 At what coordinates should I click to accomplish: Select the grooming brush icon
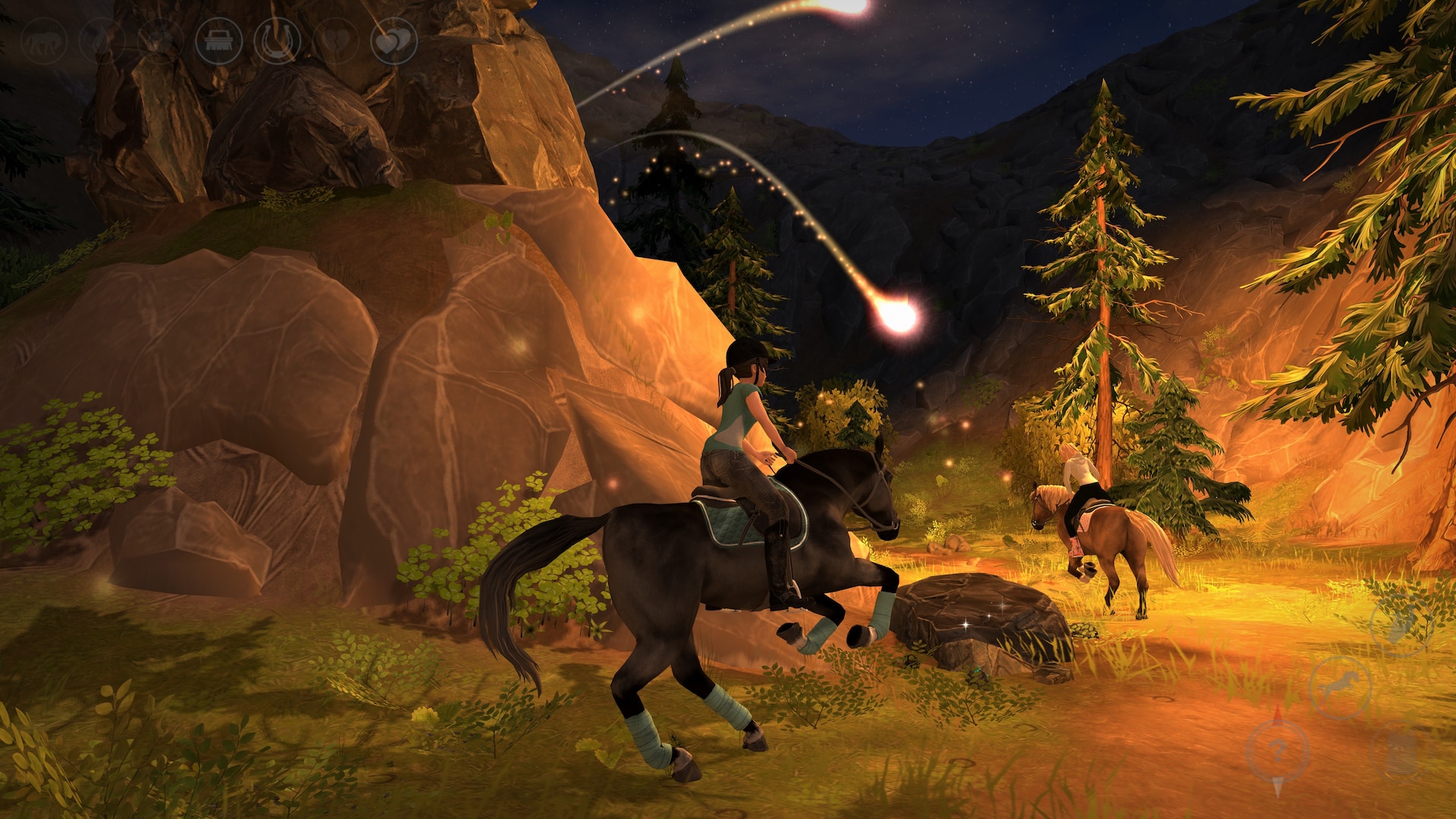pyautogui.click(x=218, y=40)
